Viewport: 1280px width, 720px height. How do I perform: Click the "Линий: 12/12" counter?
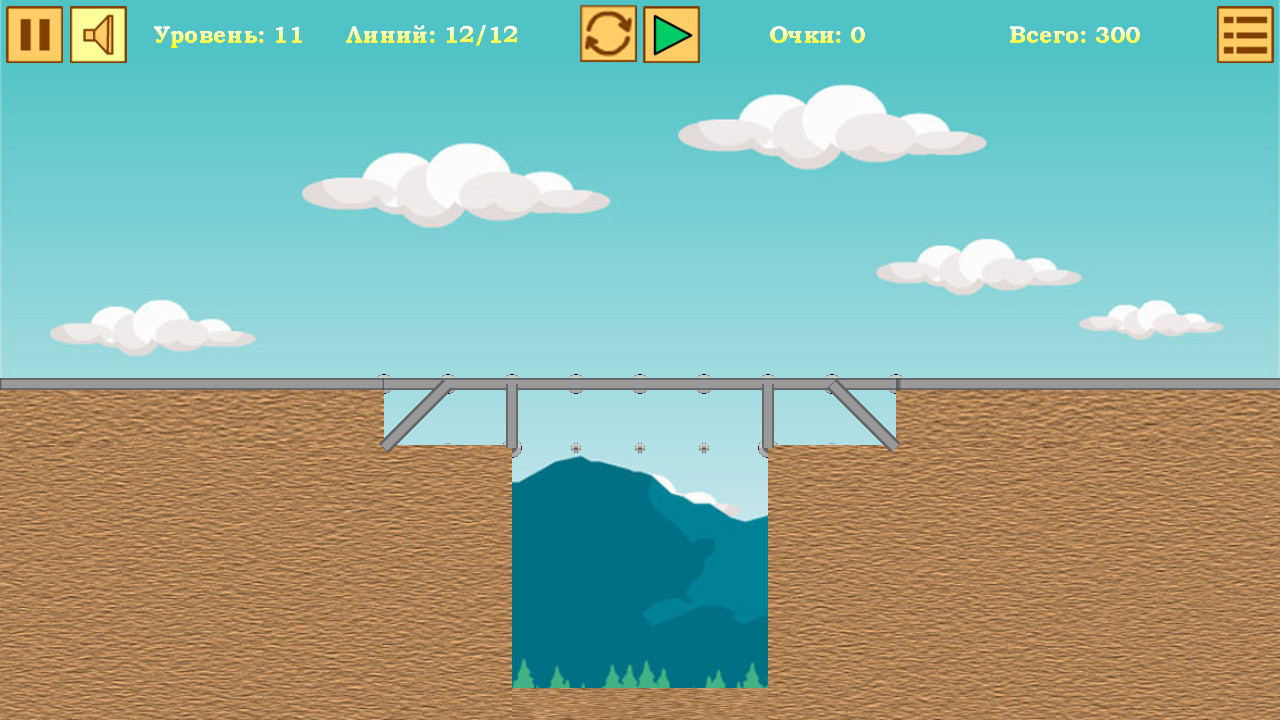coord(432,33)
